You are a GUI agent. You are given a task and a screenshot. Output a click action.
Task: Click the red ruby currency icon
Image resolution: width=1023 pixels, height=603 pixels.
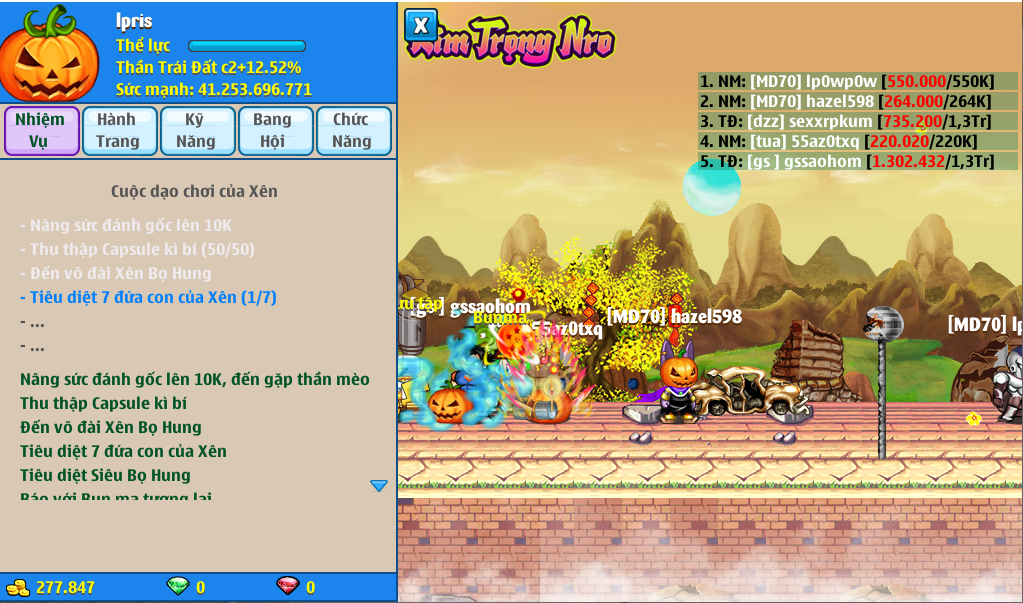click(x=287, y=587)
